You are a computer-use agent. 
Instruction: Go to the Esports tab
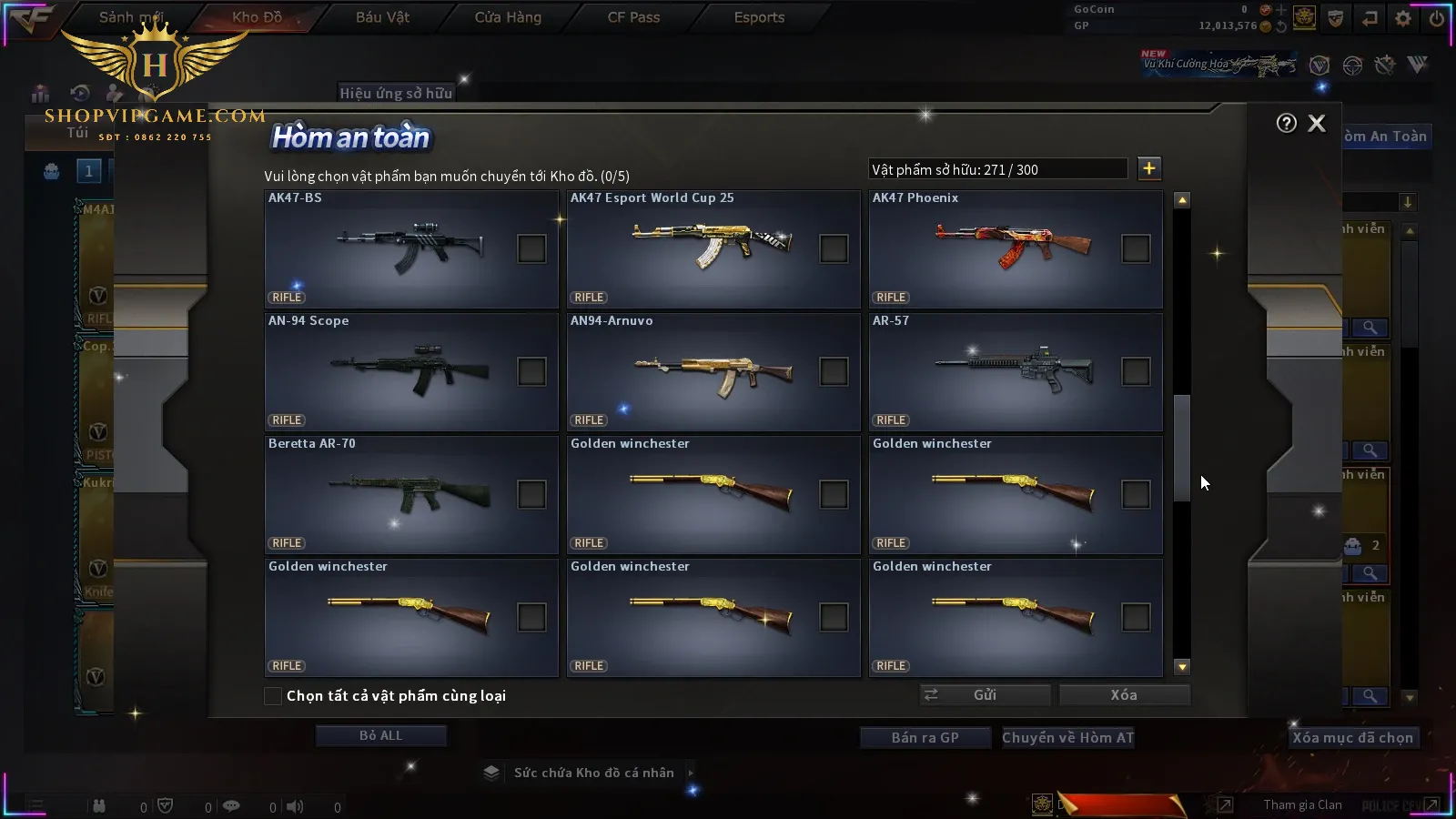[x=759, y=17]
